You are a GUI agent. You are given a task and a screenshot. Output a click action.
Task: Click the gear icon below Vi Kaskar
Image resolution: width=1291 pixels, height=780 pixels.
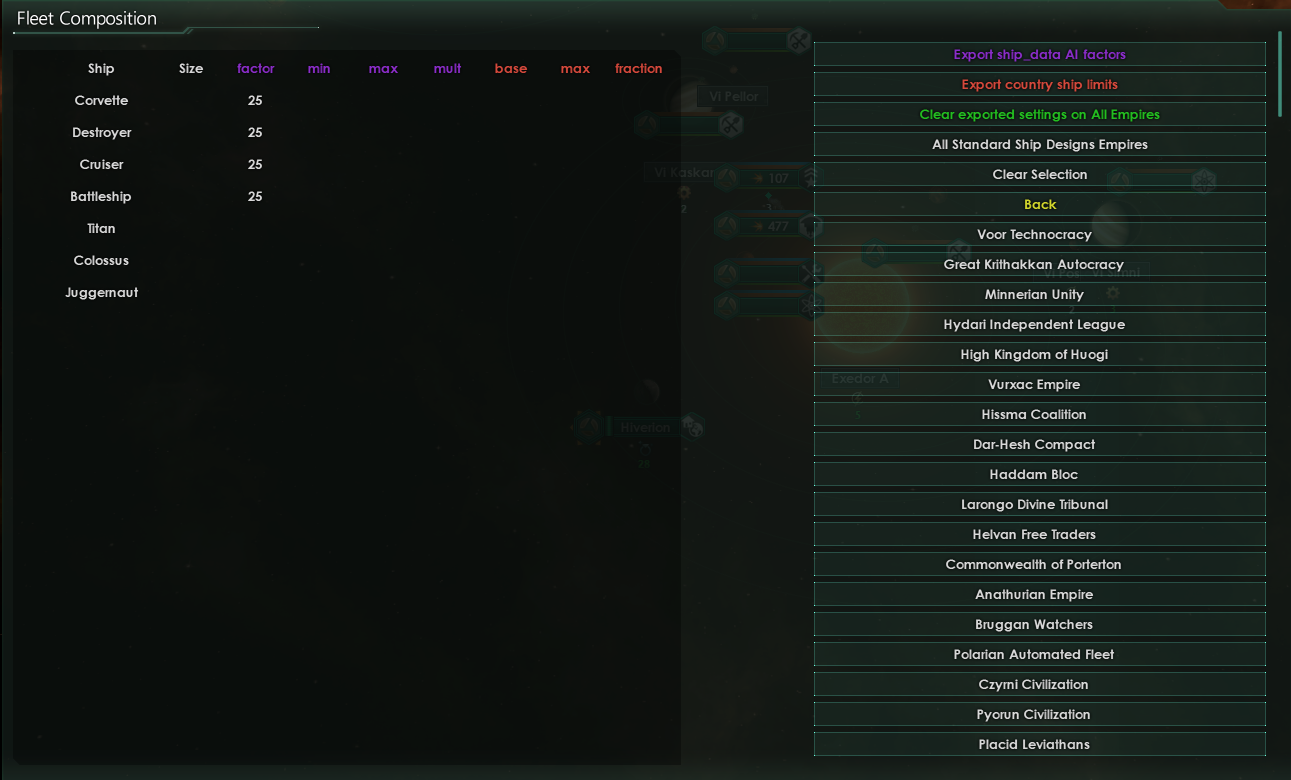[685, 193]
